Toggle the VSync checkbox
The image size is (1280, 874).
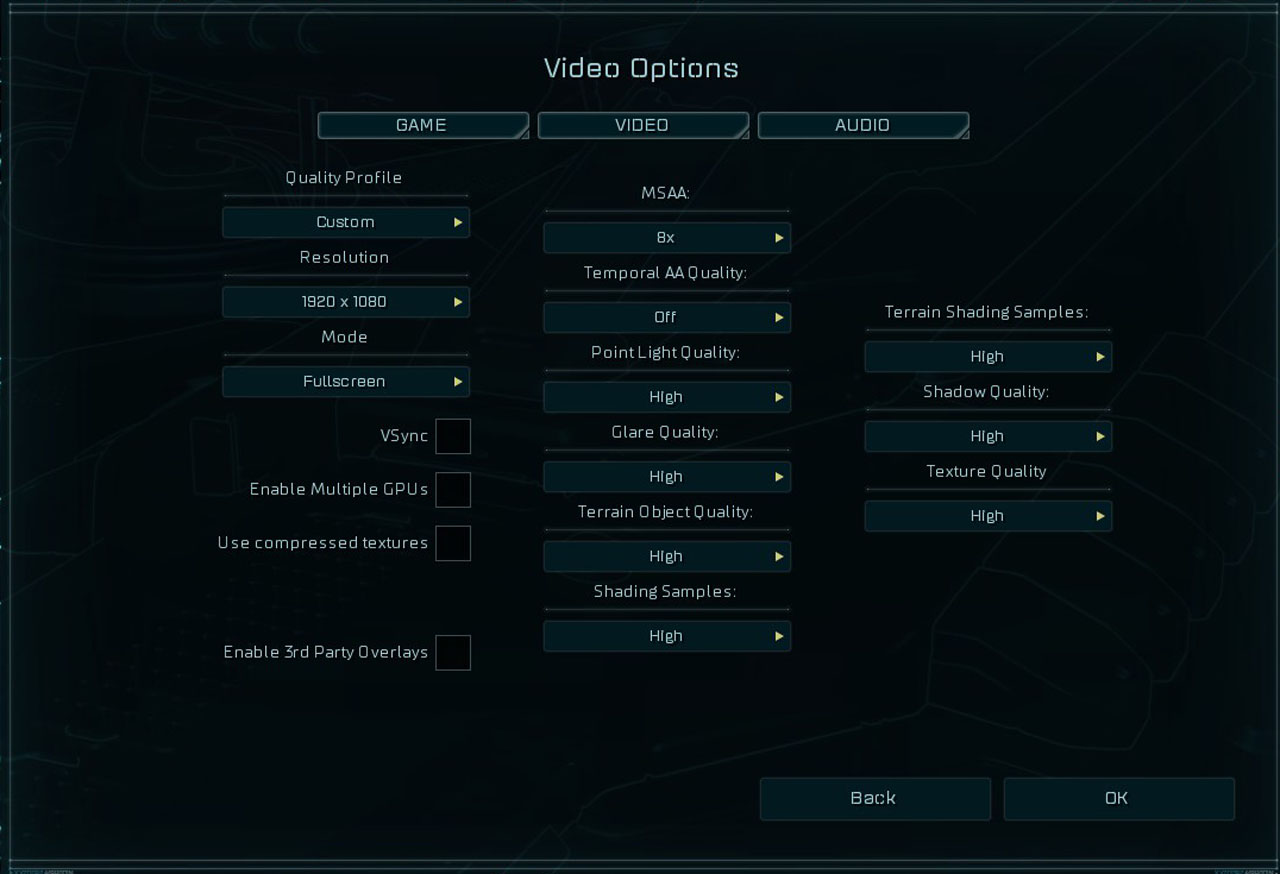[x=453, y=436]
